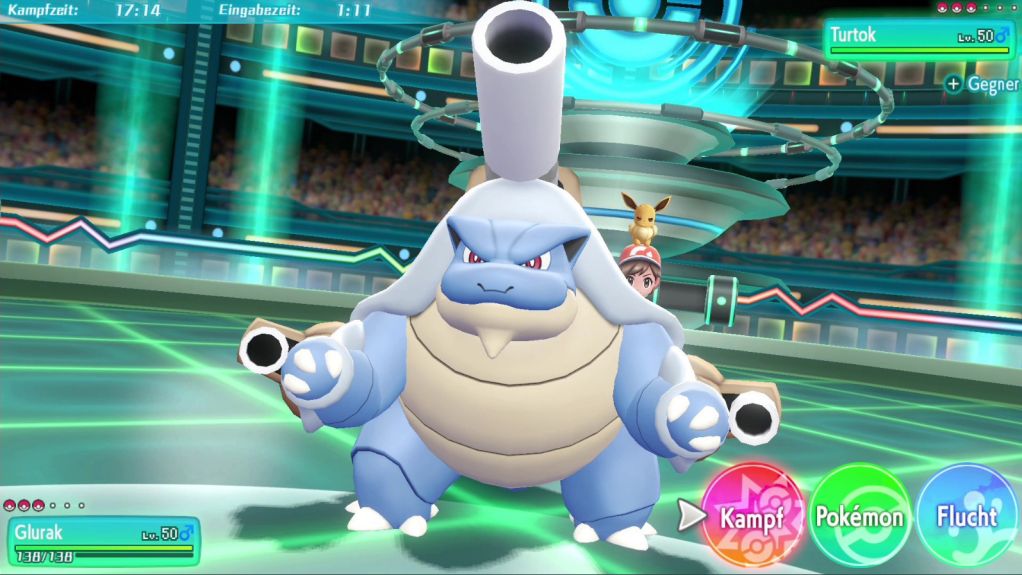The image size is (1022, 575).
Task: Select the Flucht option to flee
Action: (966, 516)
